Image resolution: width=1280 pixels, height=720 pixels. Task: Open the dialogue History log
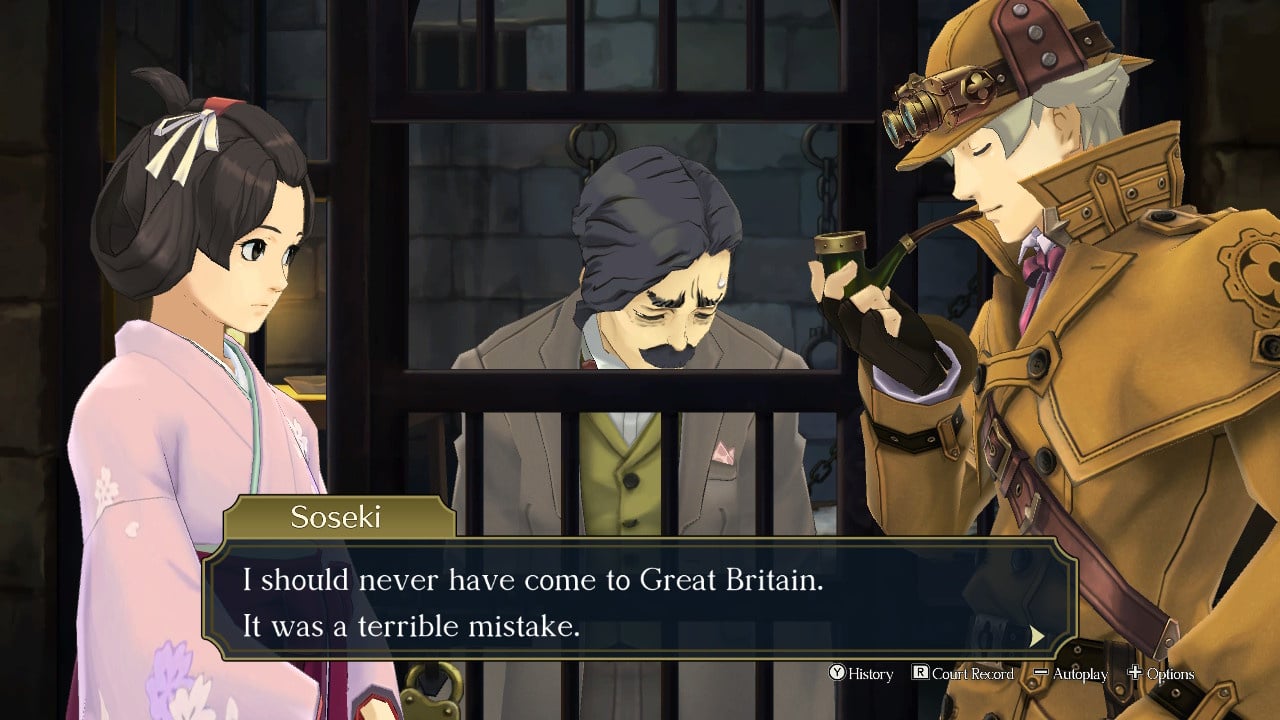(x=861, y=674)
